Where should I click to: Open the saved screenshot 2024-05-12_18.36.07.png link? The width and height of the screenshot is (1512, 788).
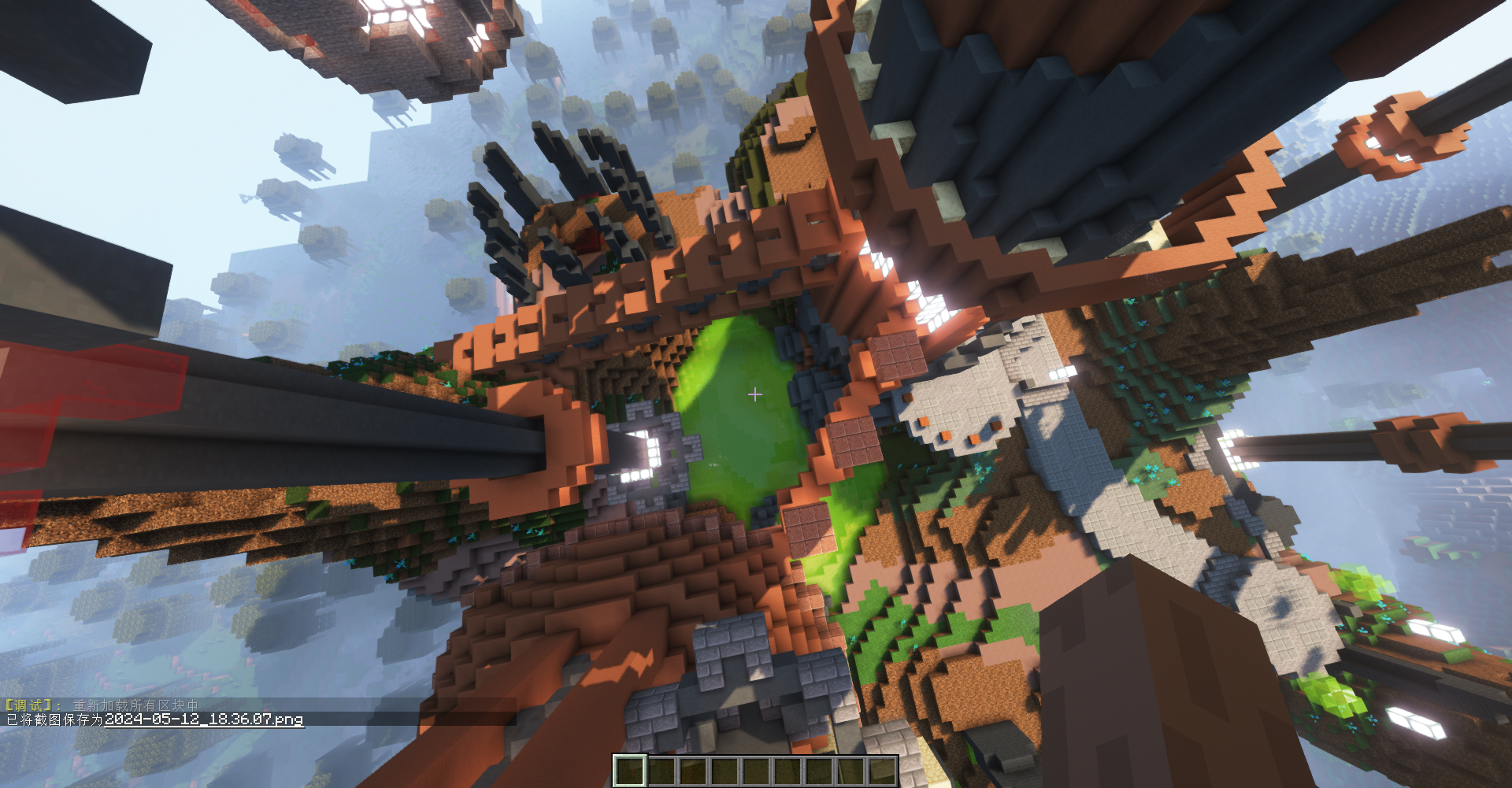204,720
